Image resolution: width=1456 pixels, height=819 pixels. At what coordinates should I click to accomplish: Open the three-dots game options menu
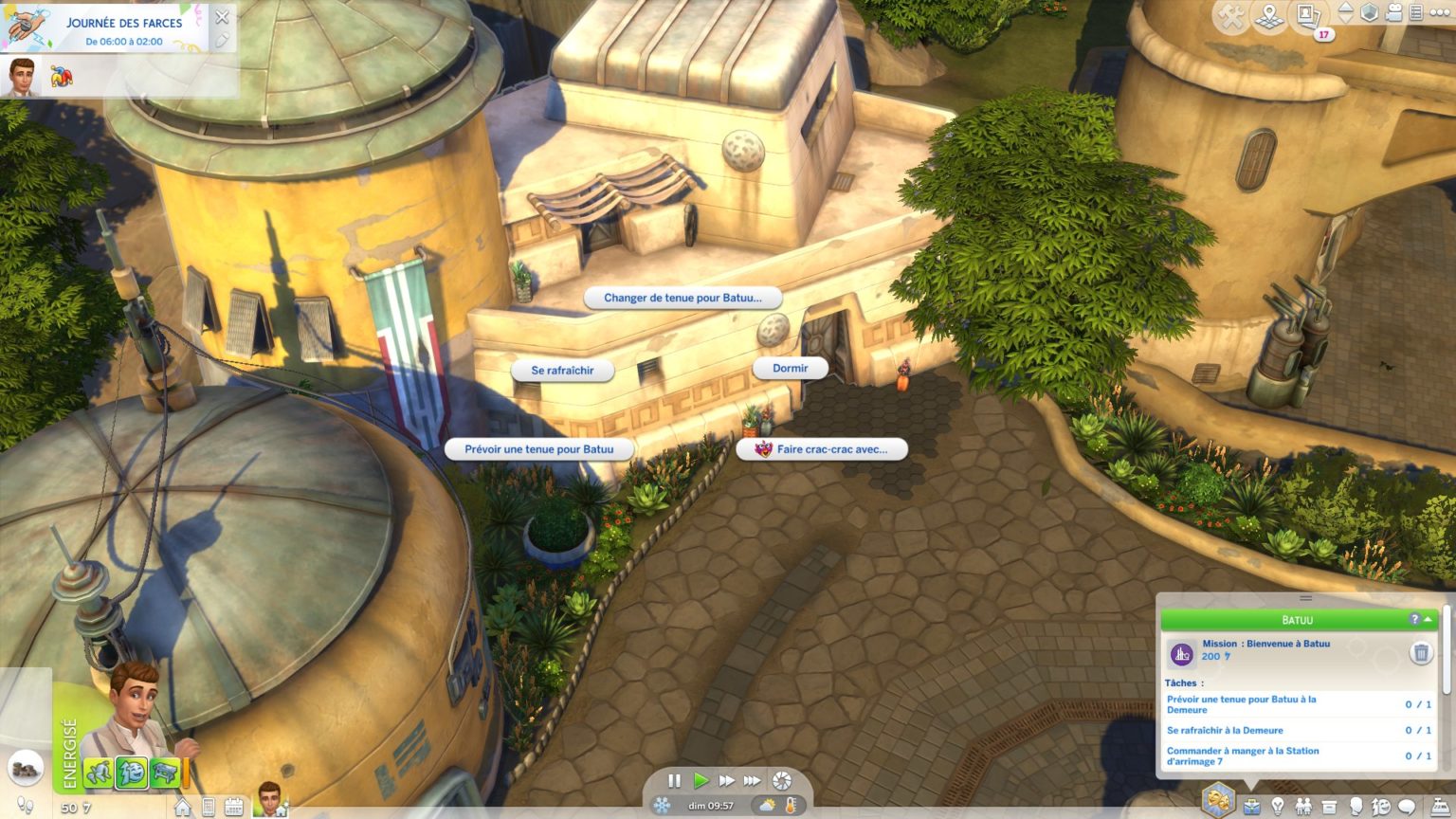click(x=1439, y=13)
